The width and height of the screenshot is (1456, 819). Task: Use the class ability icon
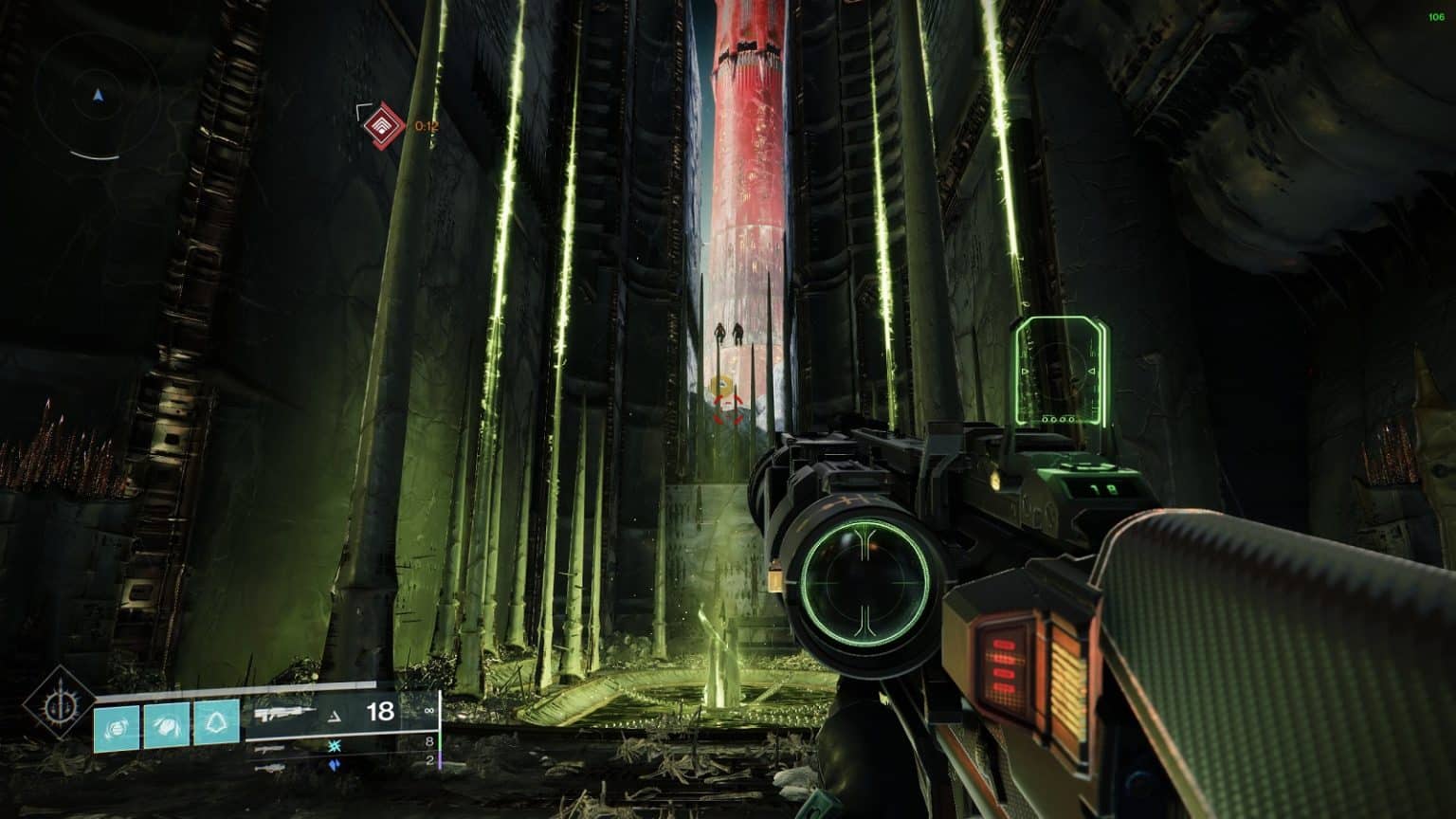pyautogui.click(x=216, y=726)
